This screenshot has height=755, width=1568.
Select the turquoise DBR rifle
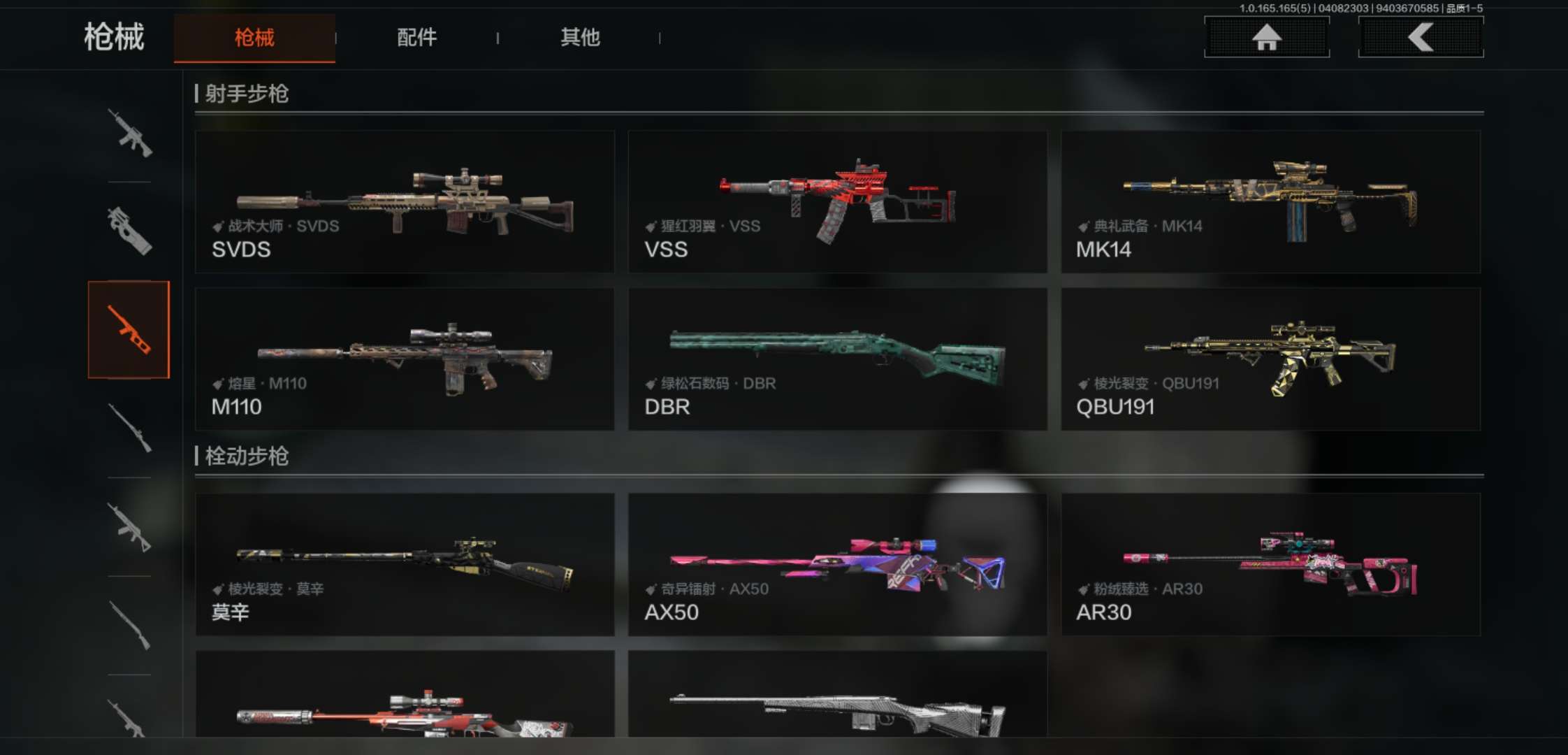[837, 359]
